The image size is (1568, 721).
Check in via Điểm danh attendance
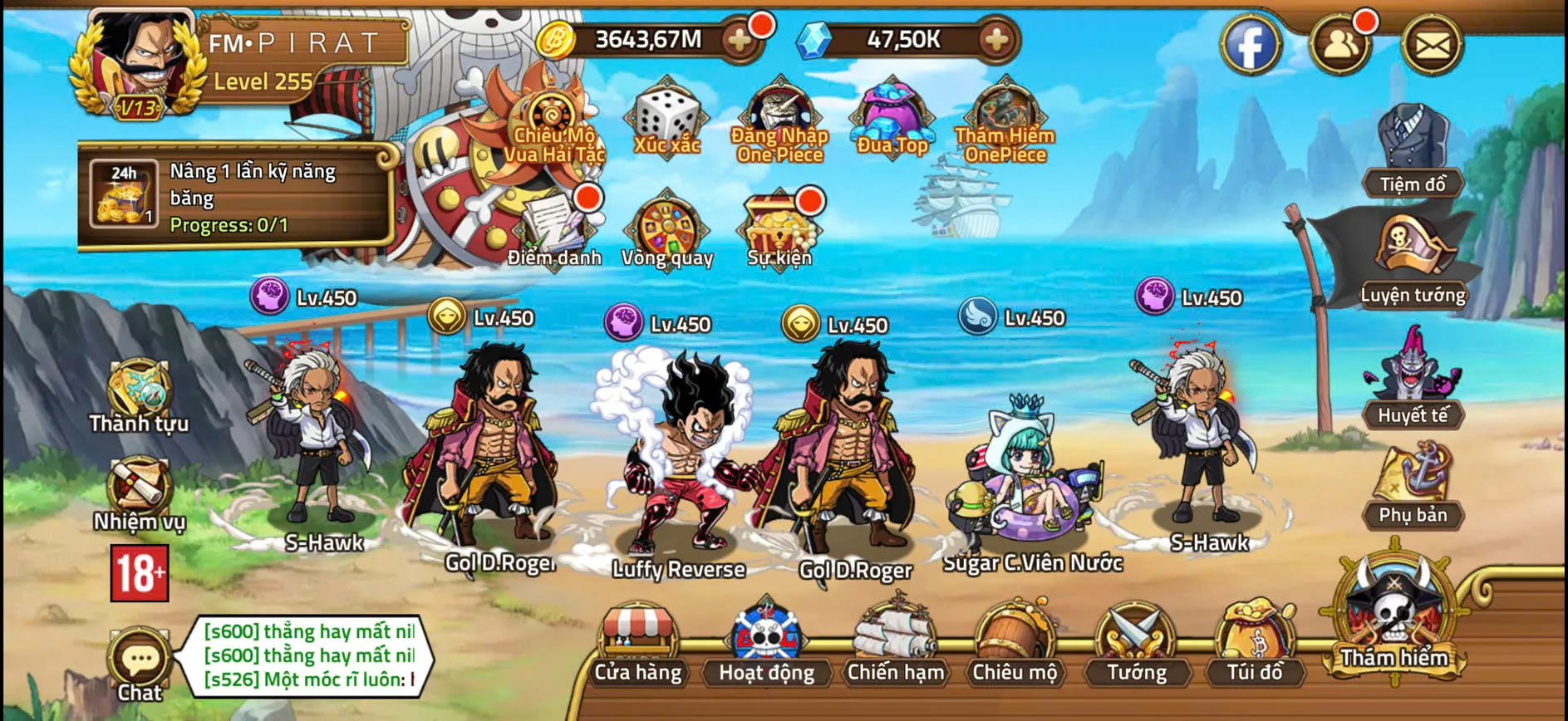(552, 226)
